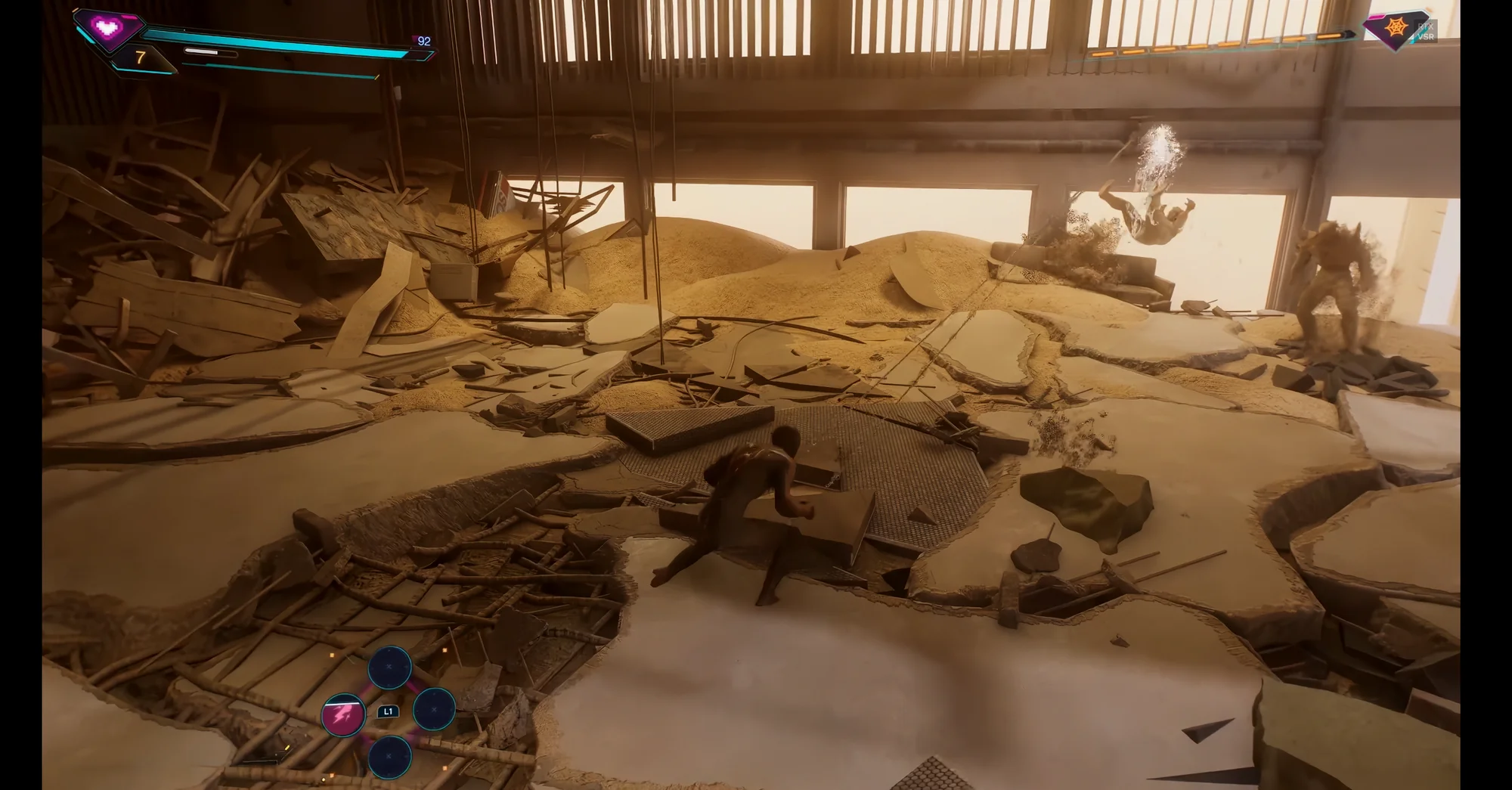Viewport: 1512px width, 790px height.
Task: Activate the pink lightning bolt ability
Action: 343,714
